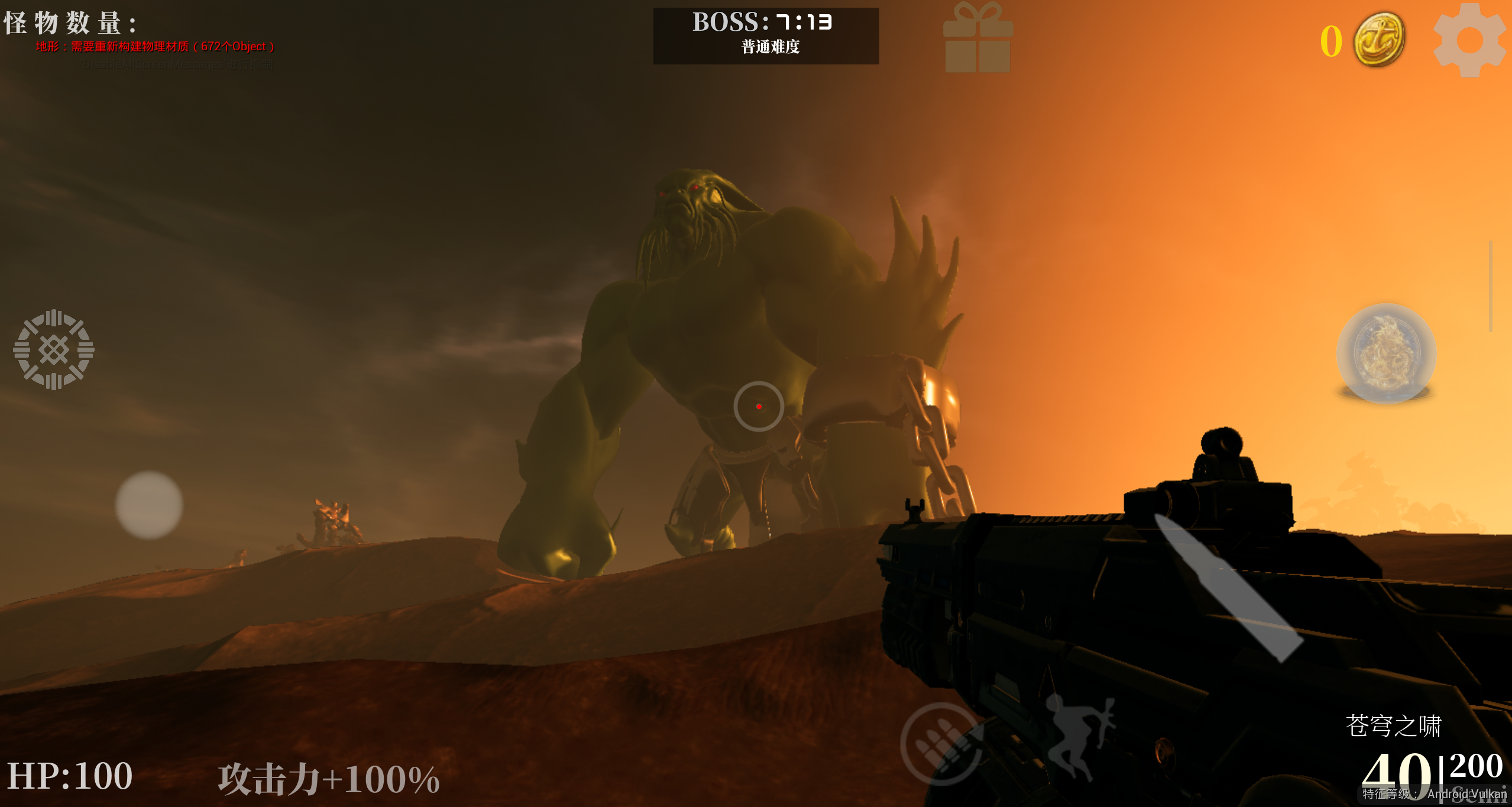Reload with the circular bullets icon
The image size is (1512, 807).
pyautogui.click(x=941, y=744)
